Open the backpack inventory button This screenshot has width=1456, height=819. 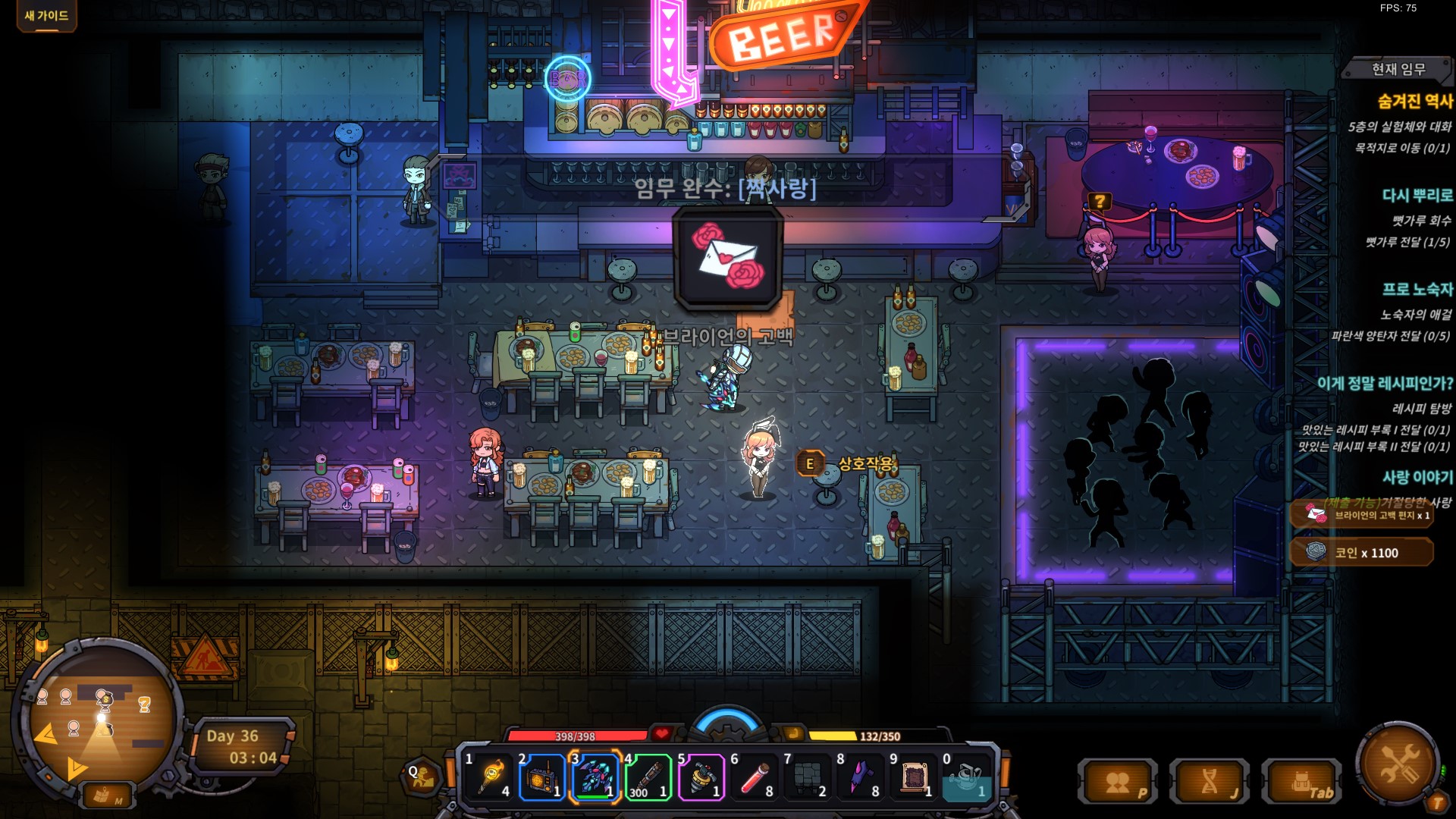coord(1302,782)
